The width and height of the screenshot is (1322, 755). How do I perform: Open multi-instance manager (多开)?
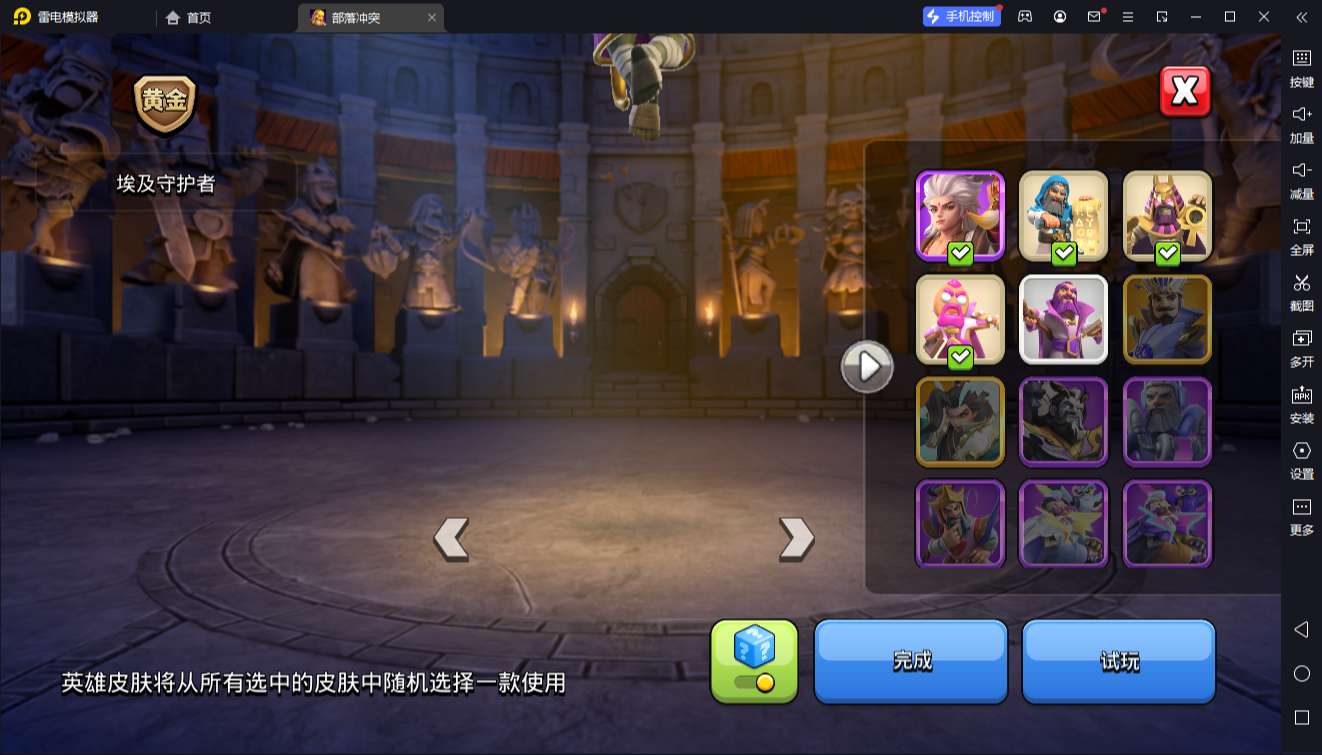click(x=1302, y=348)
